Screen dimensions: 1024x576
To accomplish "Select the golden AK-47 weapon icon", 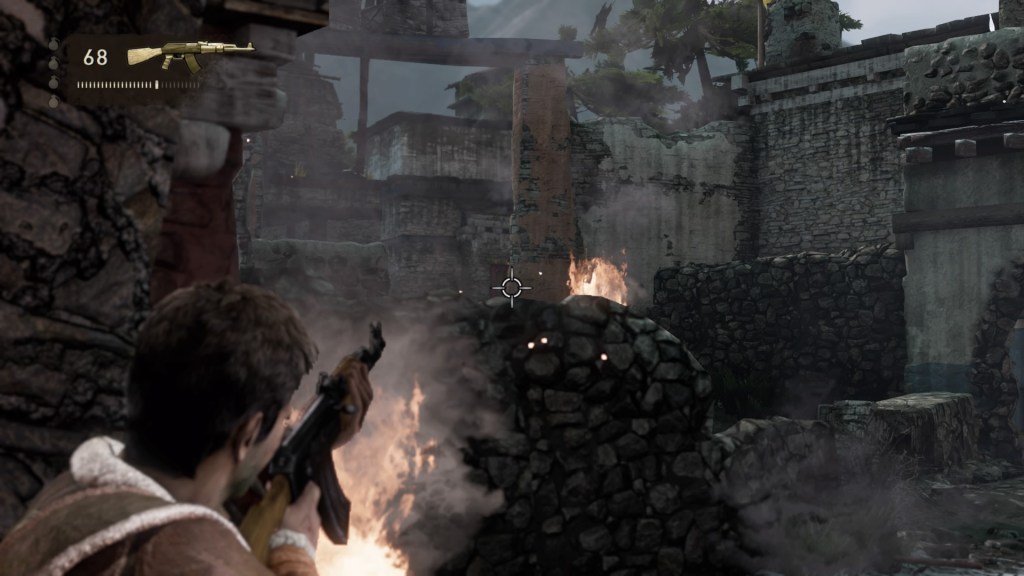I will click(190, 54).
